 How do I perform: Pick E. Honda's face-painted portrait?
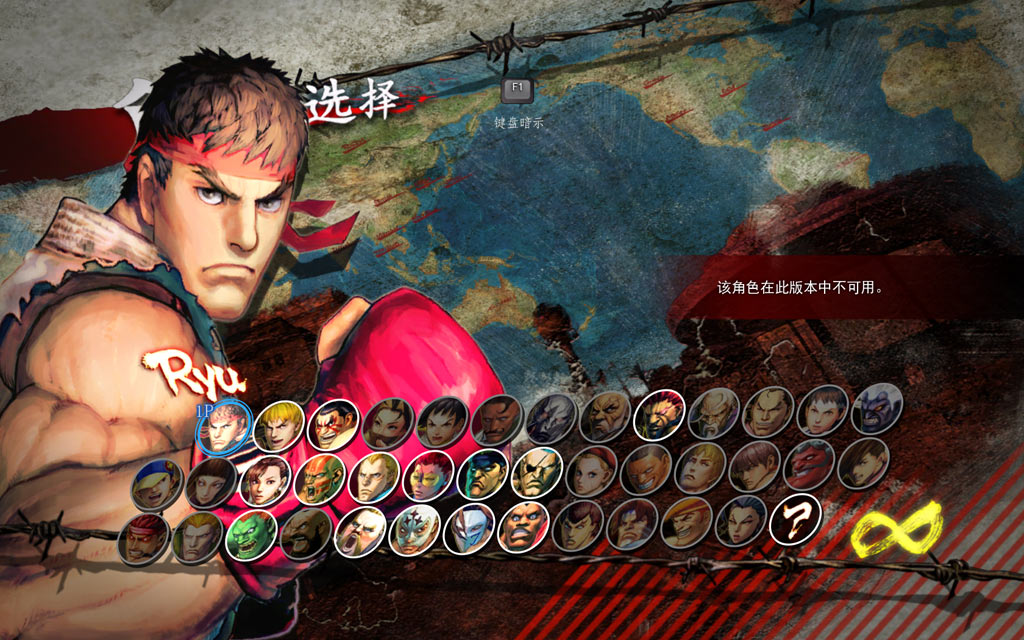coord(333,425)
